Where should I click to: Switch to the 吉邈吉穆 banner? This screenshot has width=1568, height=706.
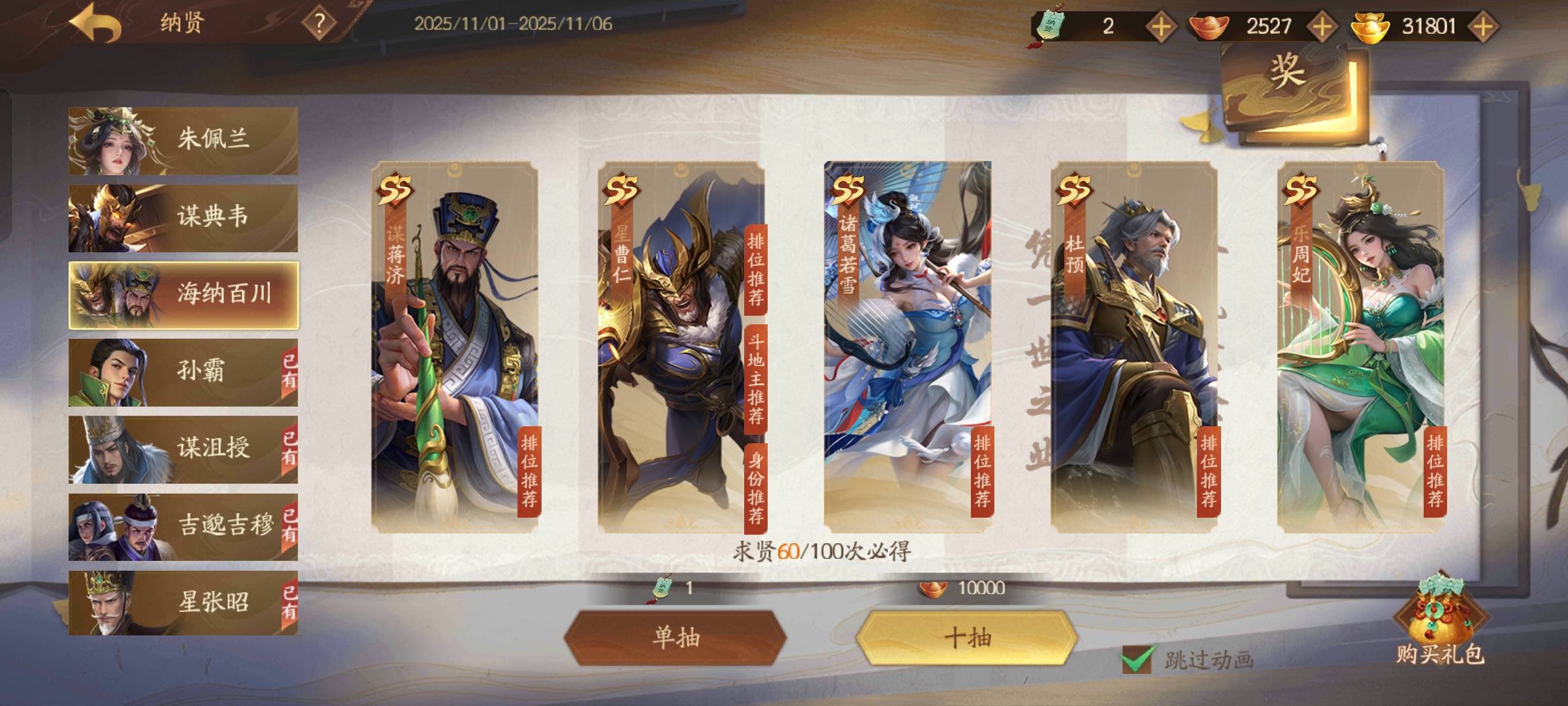[x=183, y=526]
